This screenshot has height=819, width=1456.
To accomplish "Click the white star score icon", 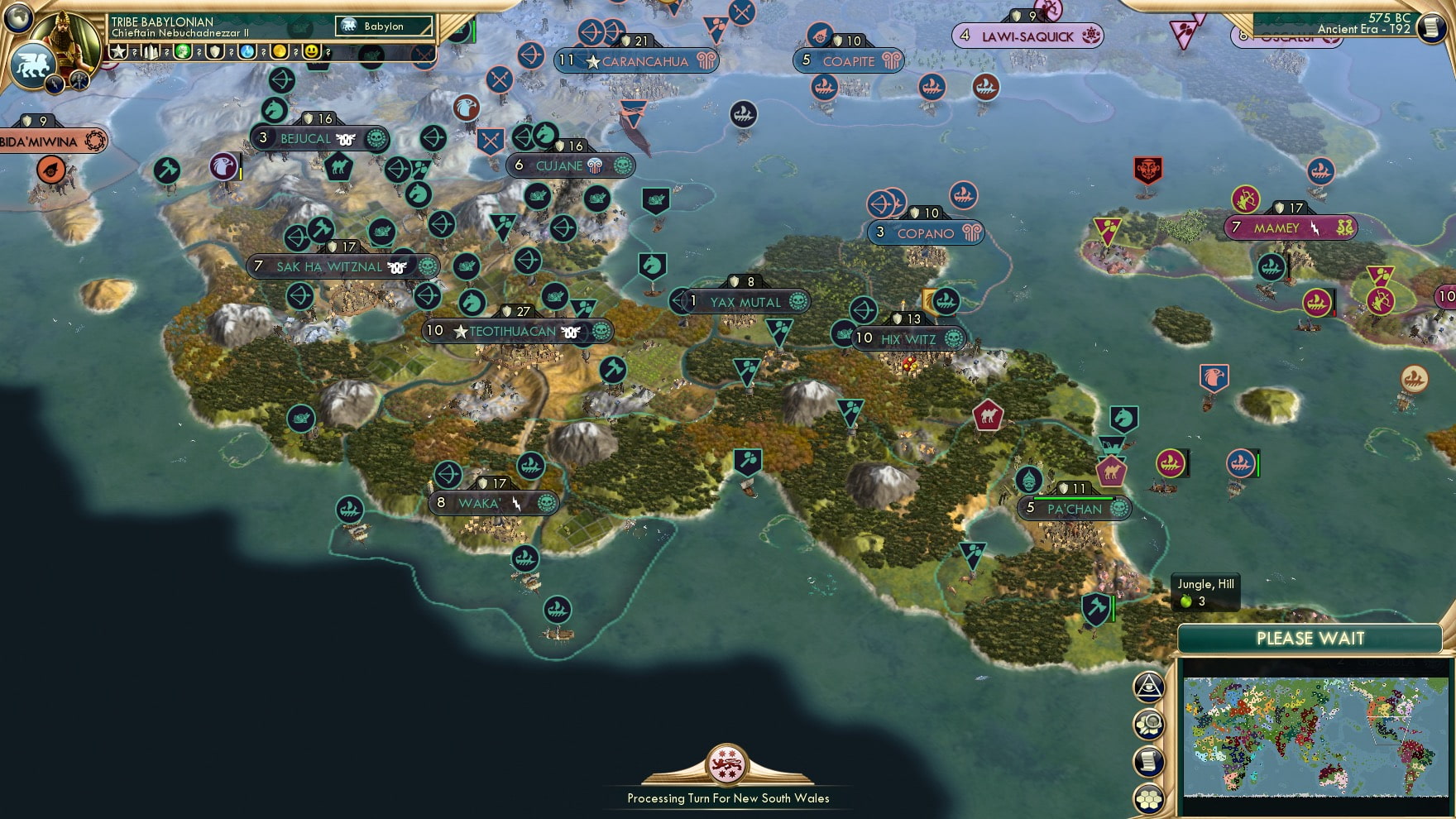I will click(x=117, y=50).
